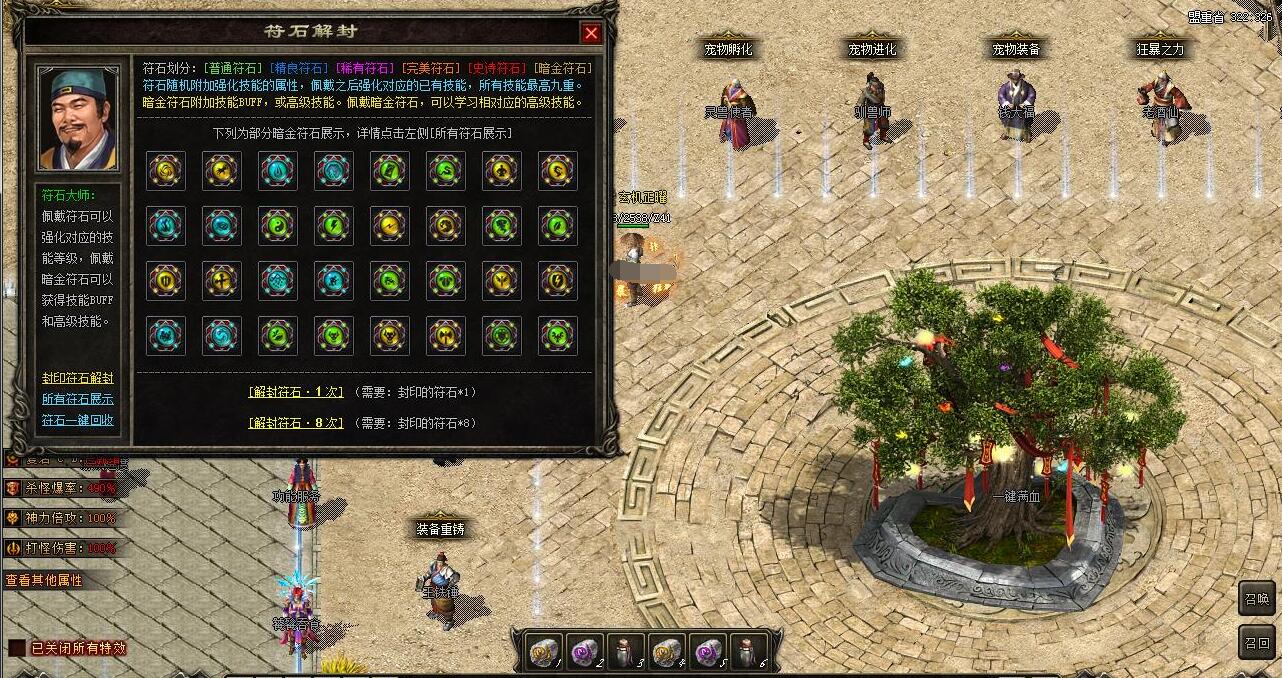Viewport: 1282px width, 678px height.
Task: Open 查看其他属性 to view other attributes
Action: click(44, 580)
